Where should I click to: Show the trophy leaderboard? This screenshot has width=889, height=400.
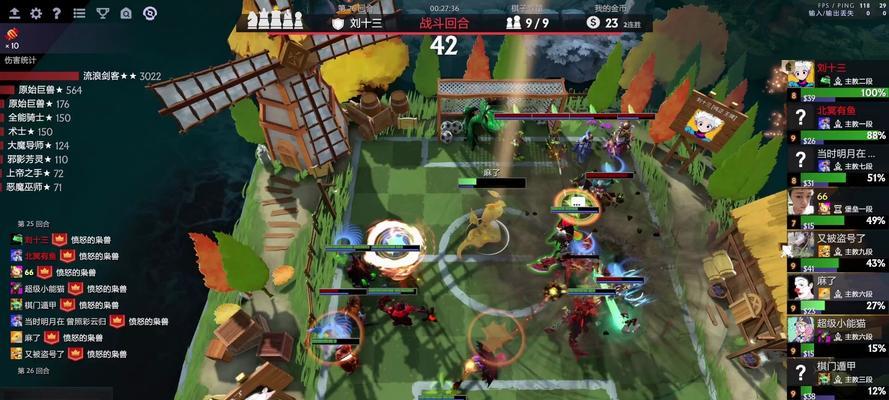102,13
